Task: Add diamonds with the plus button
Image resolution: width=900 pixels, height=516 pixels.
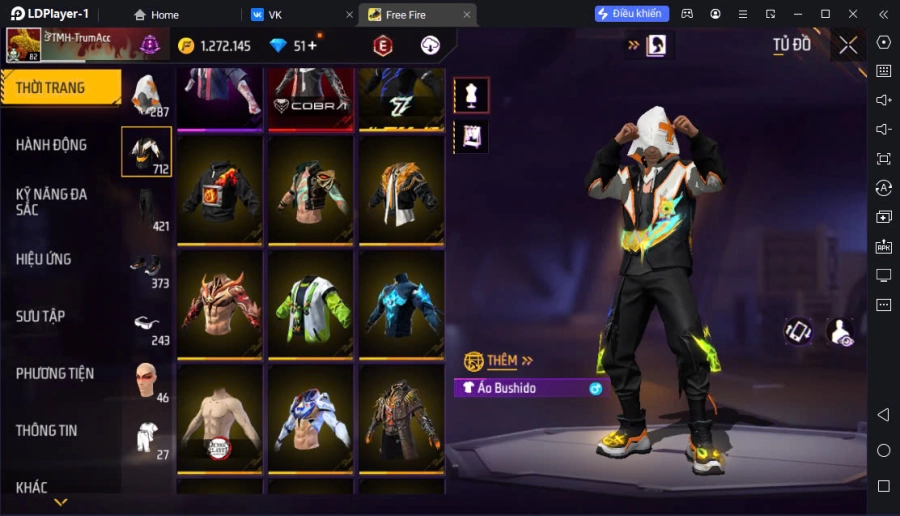Action: point(312,46)
